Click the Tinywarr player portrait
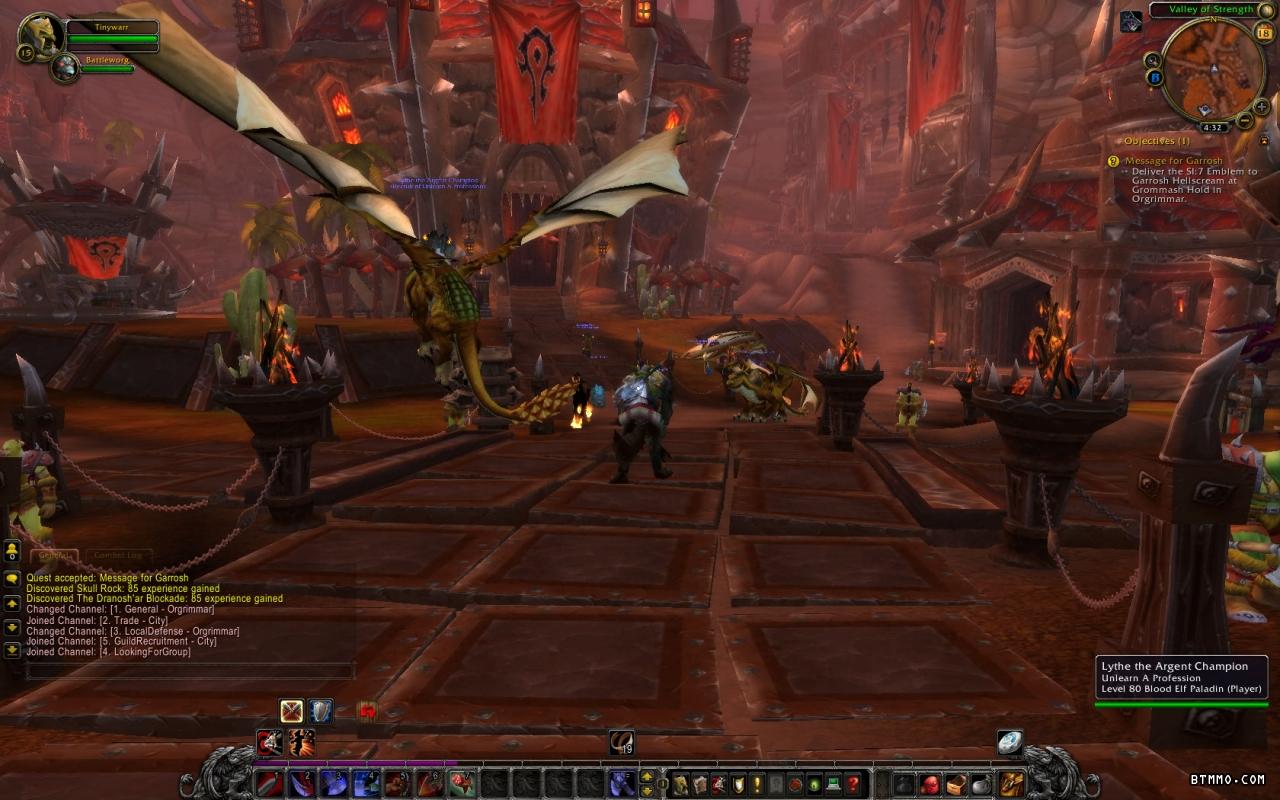Viewport: 1280px width, 800px height. (41, 34)
